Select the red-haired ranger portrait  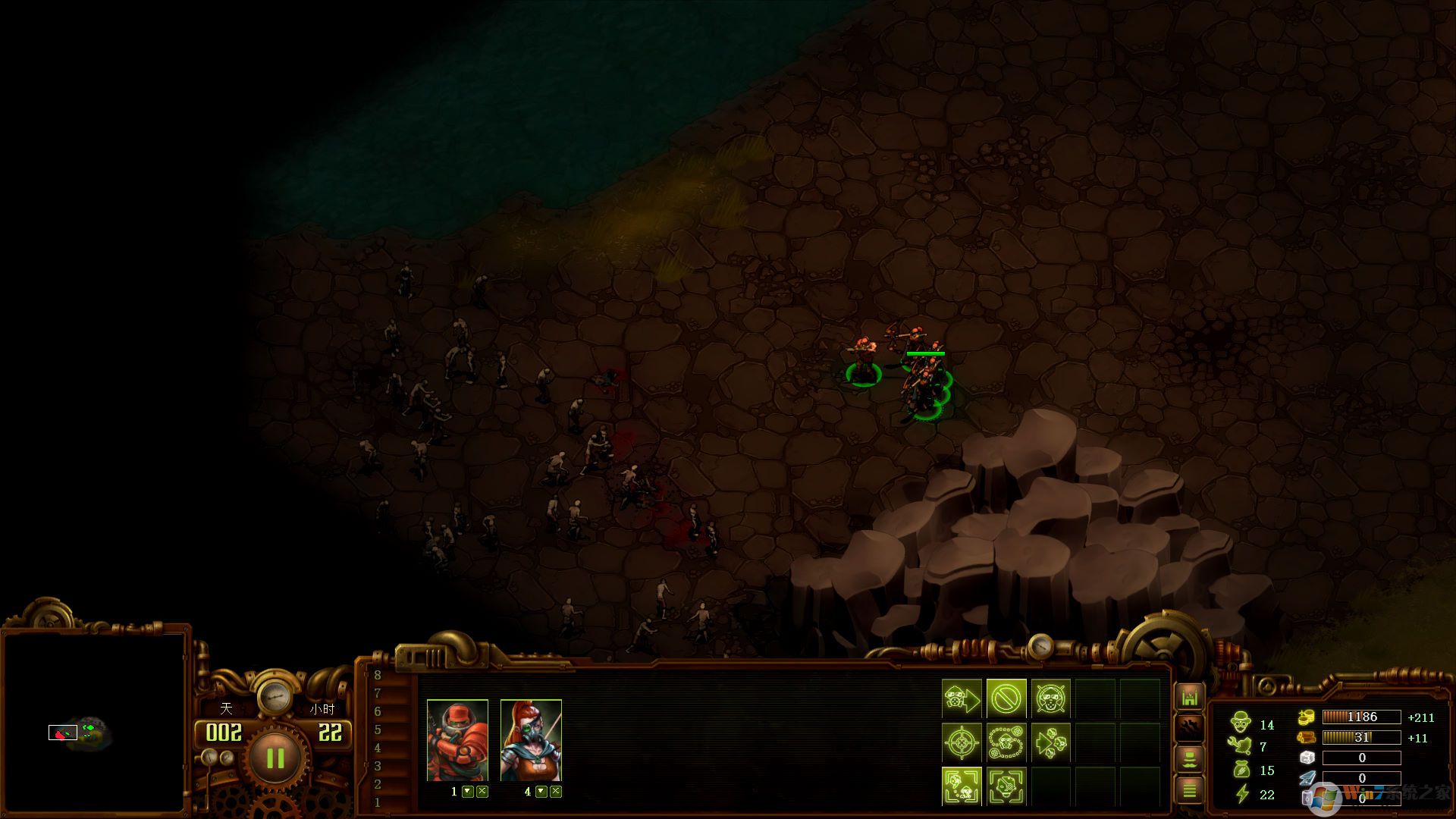[x=531, y=740]
